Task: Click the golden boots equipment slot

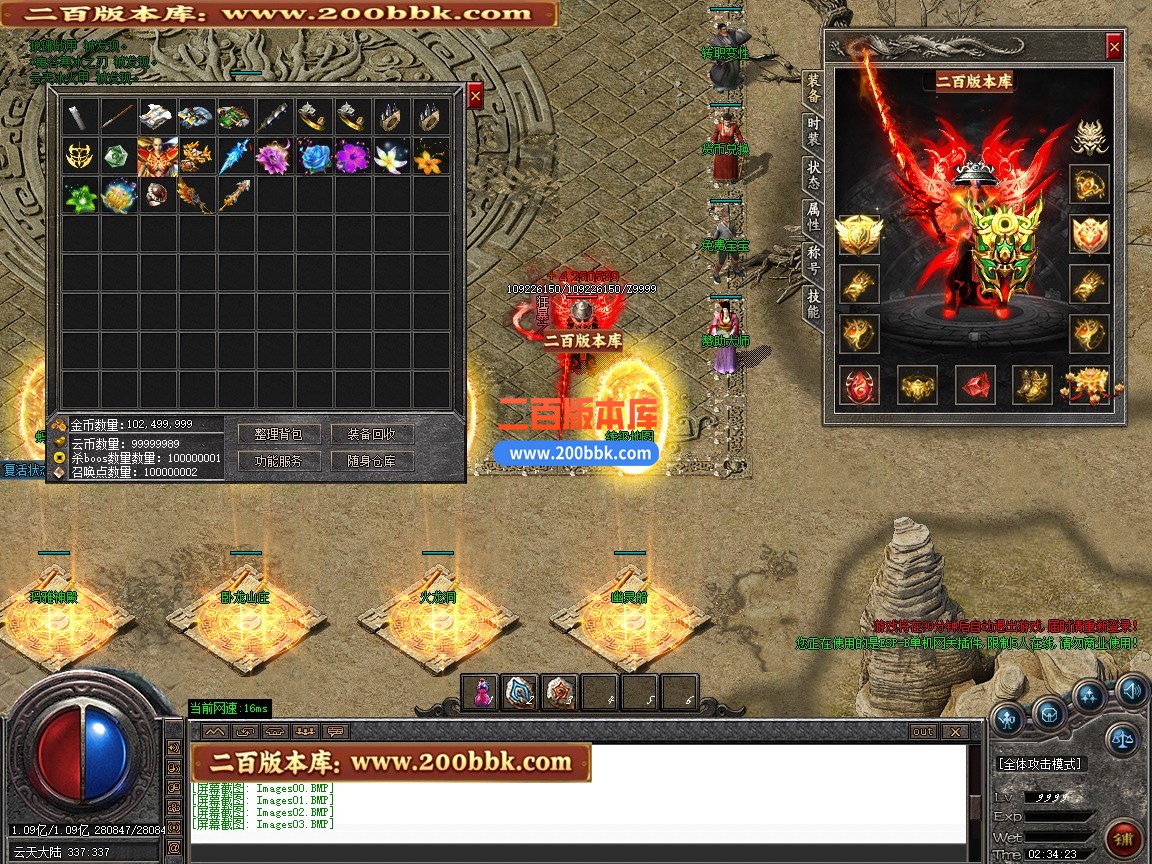Action: 1032,385
